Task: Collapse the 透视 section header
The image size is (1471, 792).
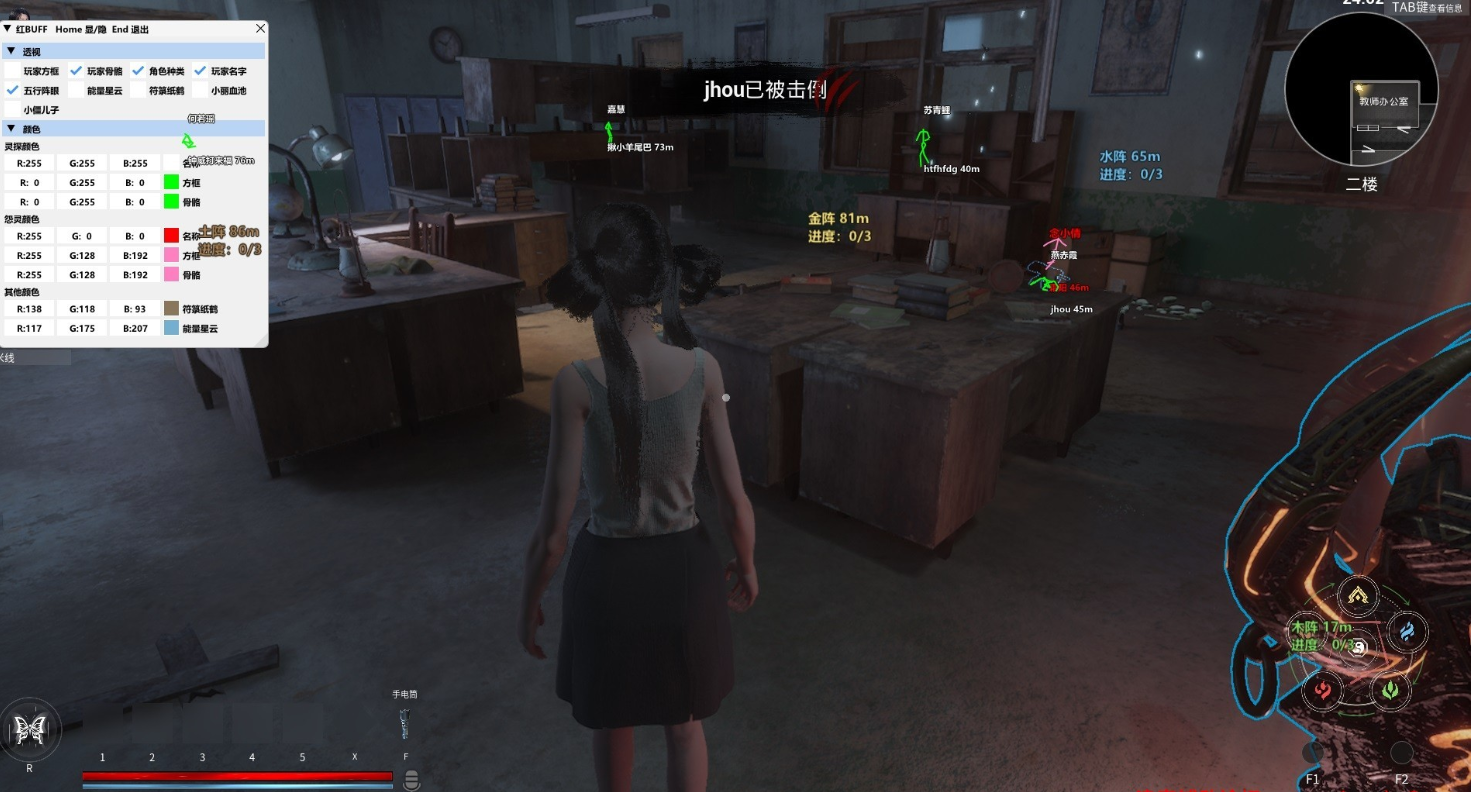Action: 10,51
